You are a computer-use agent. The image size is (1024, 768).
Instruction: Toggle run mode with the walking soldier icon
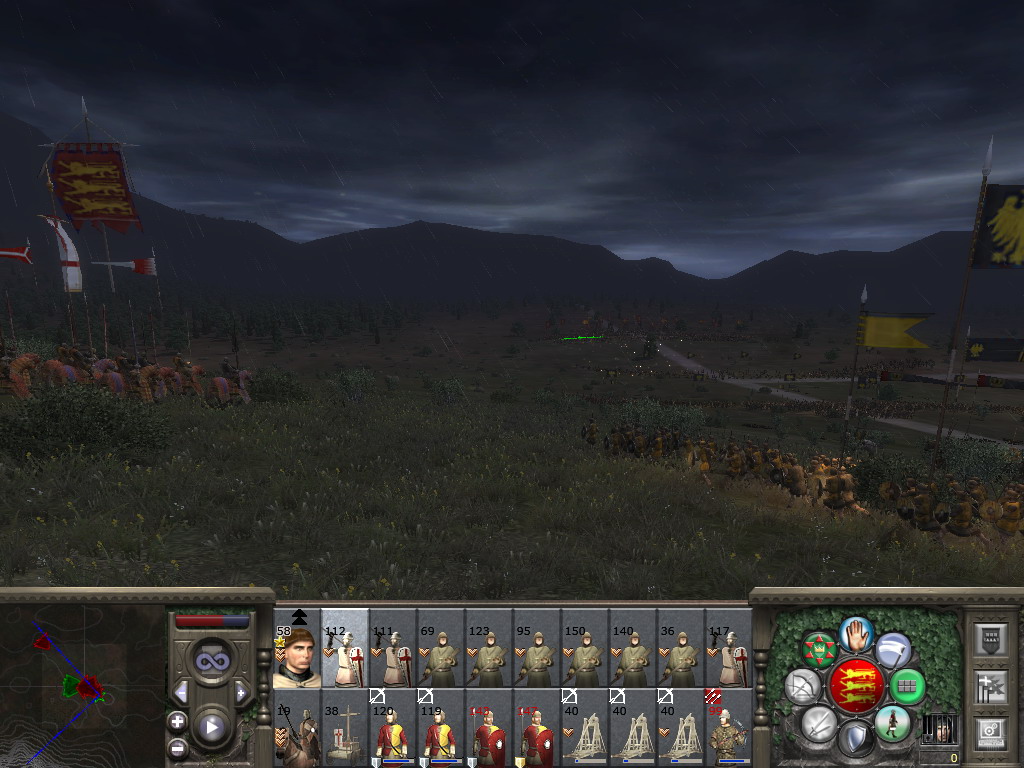pyautogui.click(x=891, y=723)
